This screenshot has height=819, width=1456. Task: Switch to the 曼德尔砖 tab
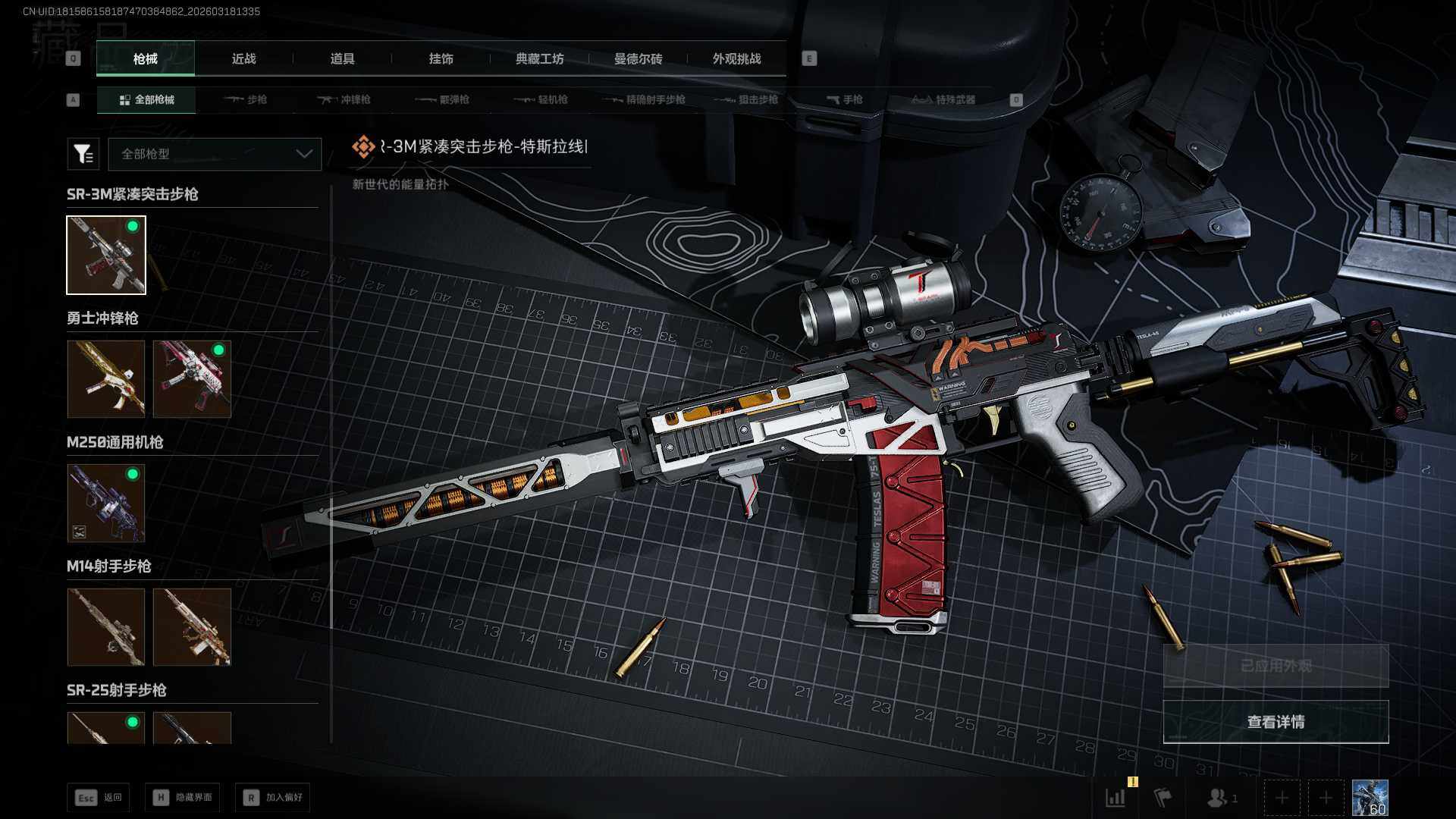coord(638,59)
